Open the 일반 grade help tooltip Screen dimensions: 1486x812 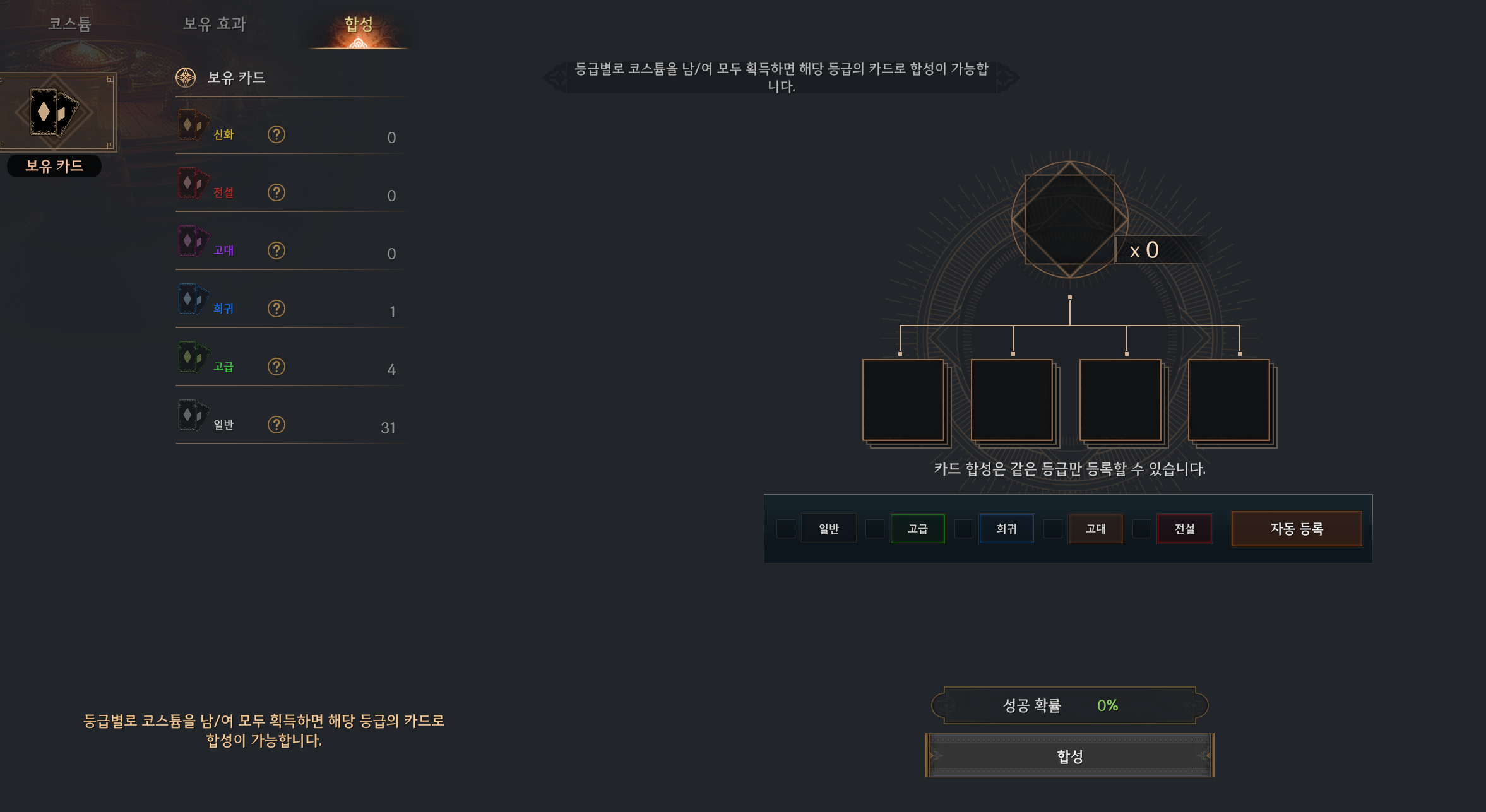point(276,425)
